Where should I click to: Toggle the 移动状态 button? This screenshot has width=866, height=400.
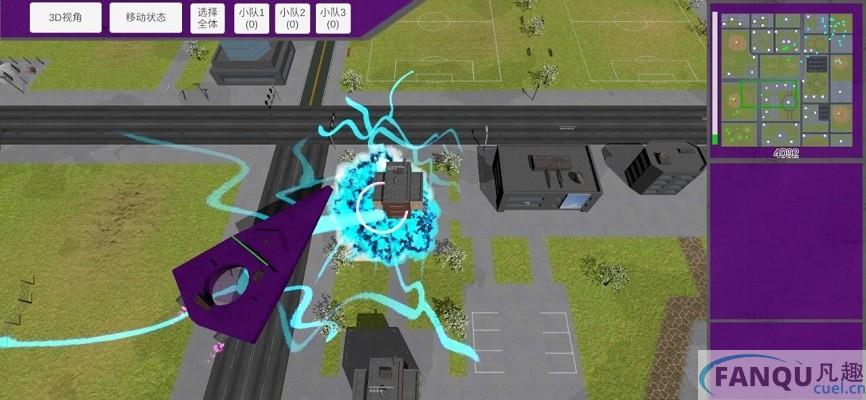point(146,18)
